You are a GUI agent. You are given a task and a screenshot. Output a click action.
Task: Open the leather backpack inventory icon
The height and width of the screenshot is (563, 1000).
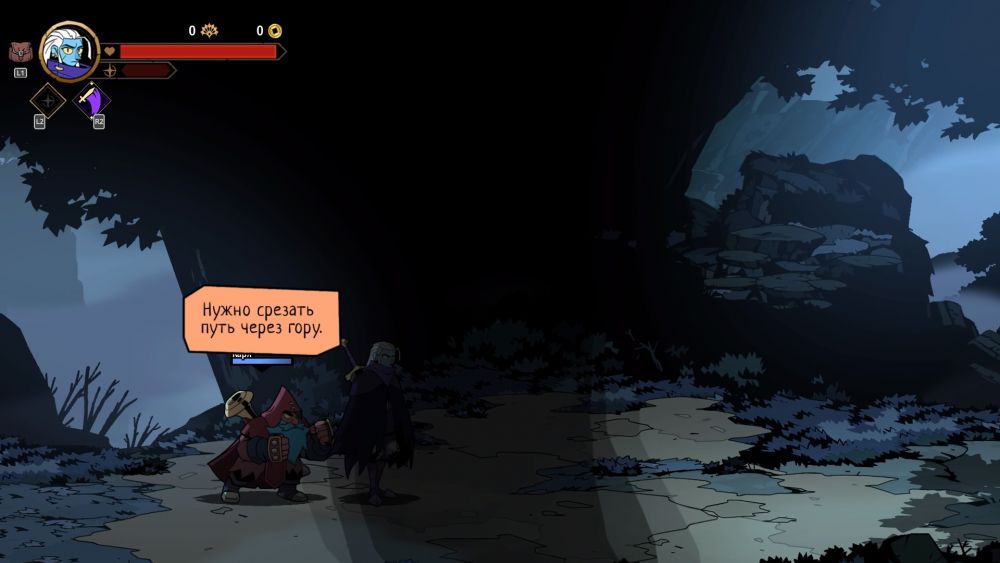[x=19, y=52]
